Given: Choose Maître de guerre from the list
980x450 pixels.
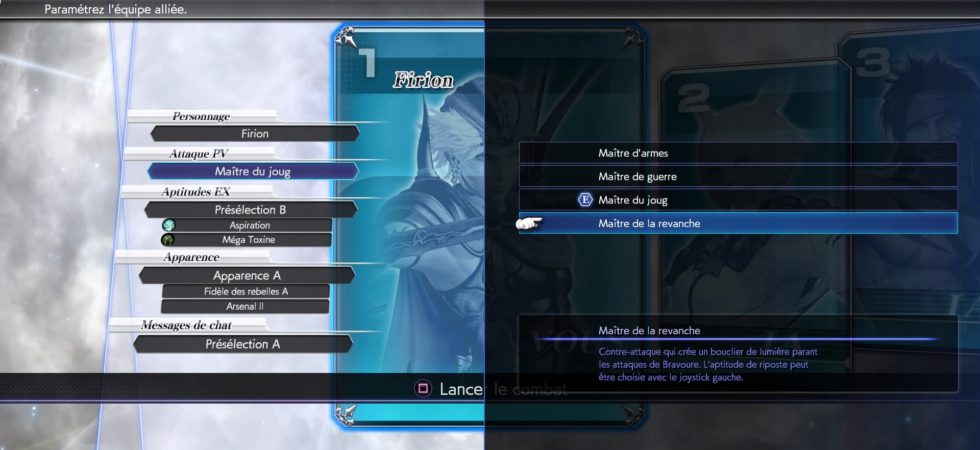Looking at the screenshot, I should (x=738, y=176).
